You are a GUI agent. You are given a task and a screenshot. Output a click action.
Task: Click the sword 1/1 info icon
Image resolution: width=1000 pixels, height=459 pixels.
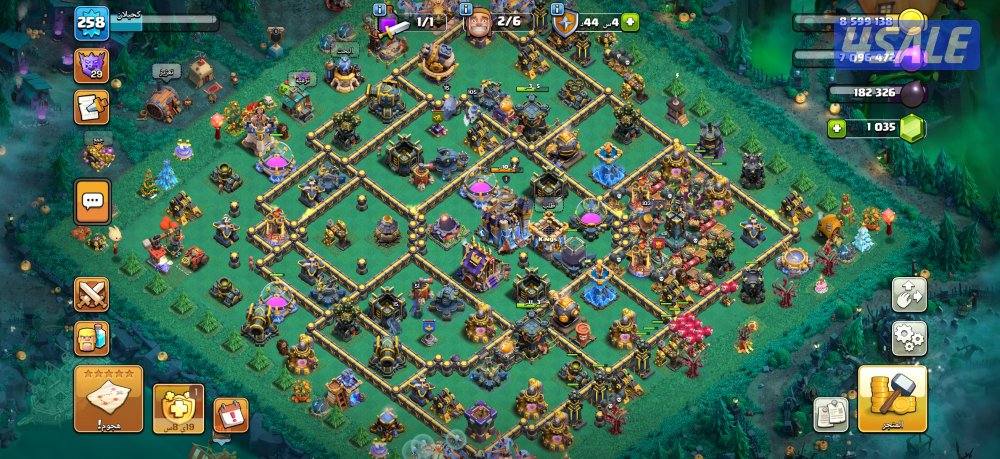380,9
